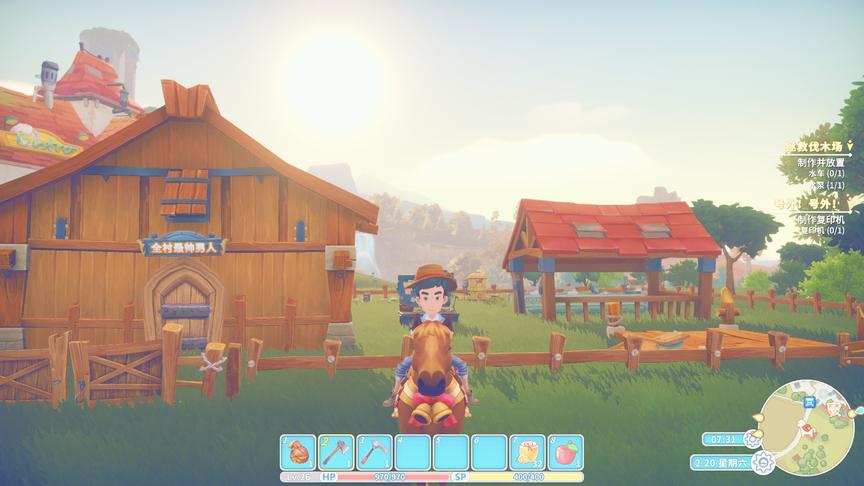This screenshot has width=864, height=486.
Task: Open the 拯救伐木场 quest tracker entry
Action: click(x=812, y=148)
